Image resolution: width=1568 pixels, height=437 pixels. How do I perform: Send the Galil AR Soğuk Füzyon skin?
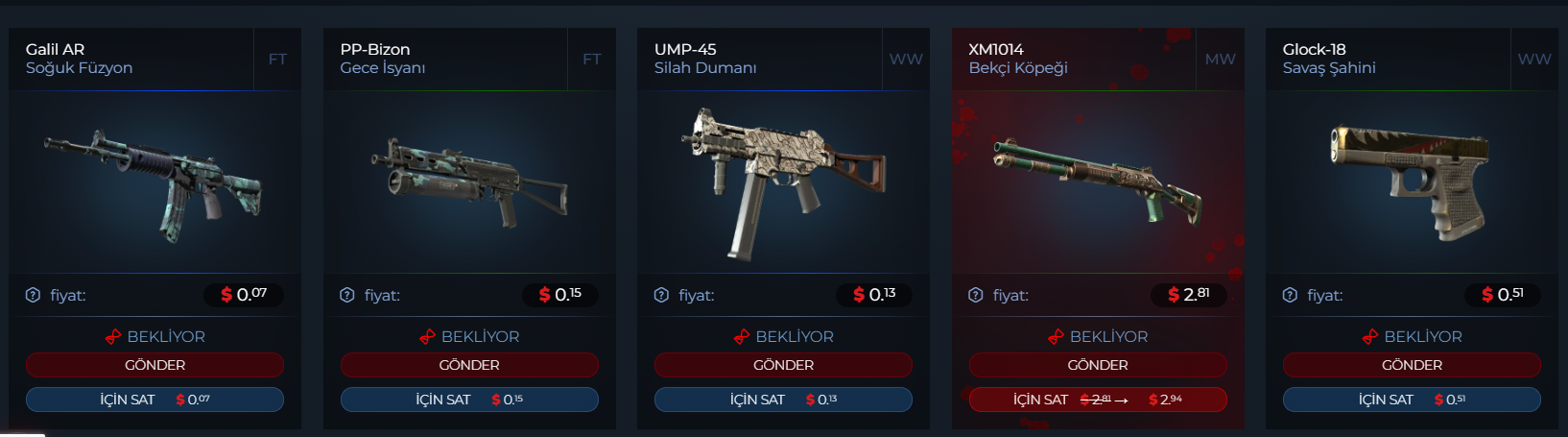tap(154, 365)
